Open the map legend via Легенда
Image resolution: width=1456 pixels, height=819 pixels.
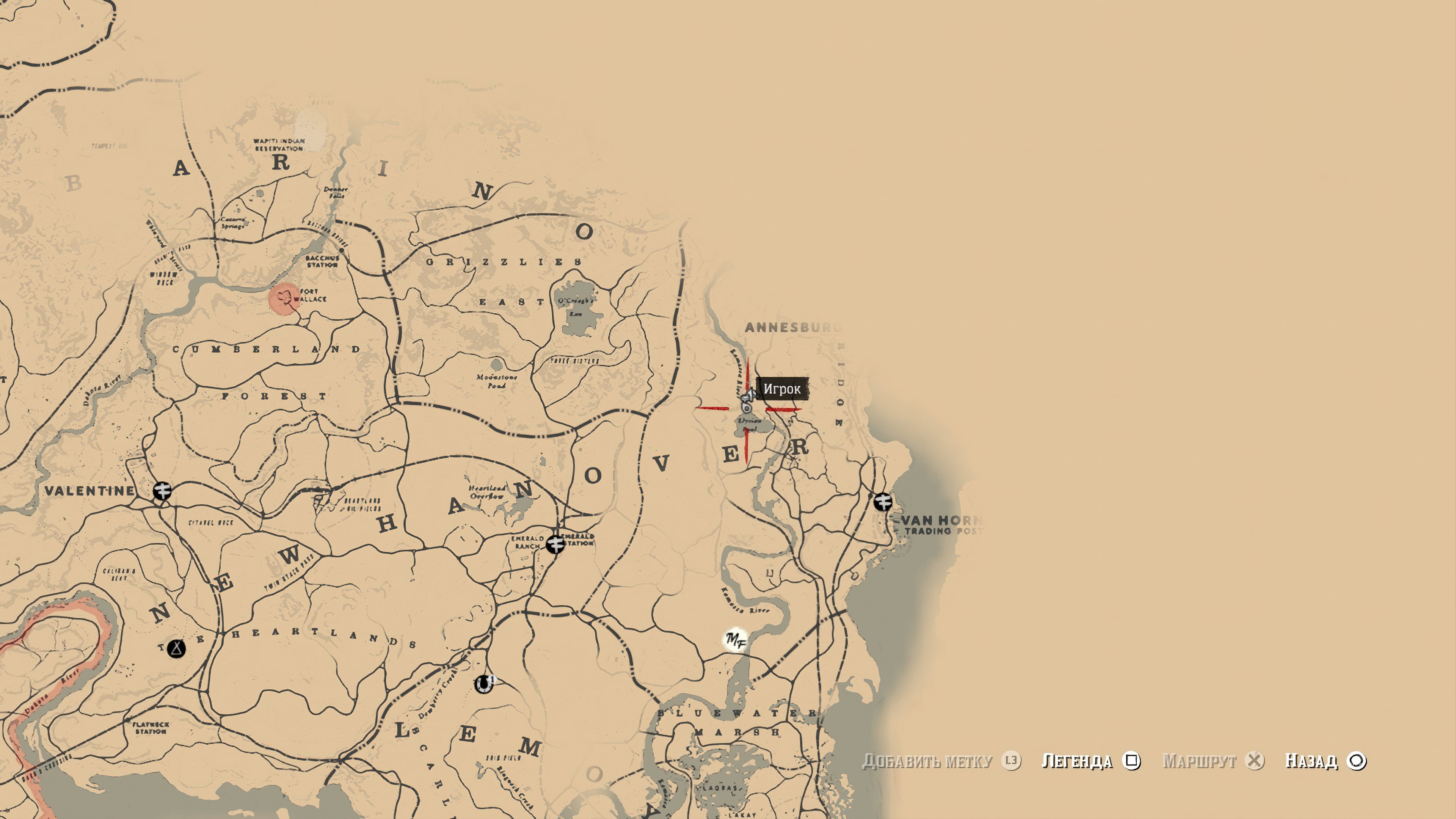tap(1090, 761)
